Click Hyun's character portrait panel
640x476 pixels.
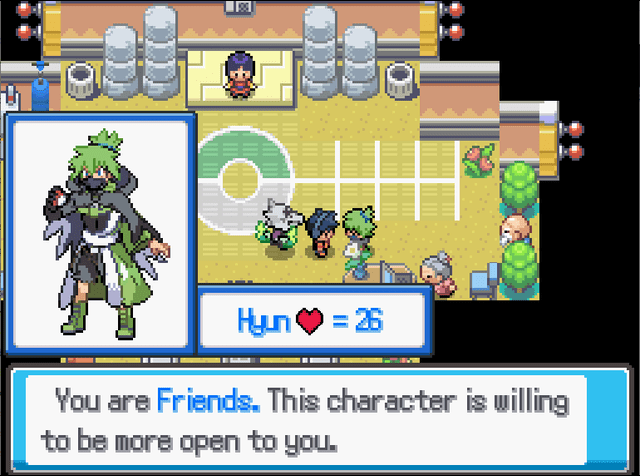(x=99, y=232)
